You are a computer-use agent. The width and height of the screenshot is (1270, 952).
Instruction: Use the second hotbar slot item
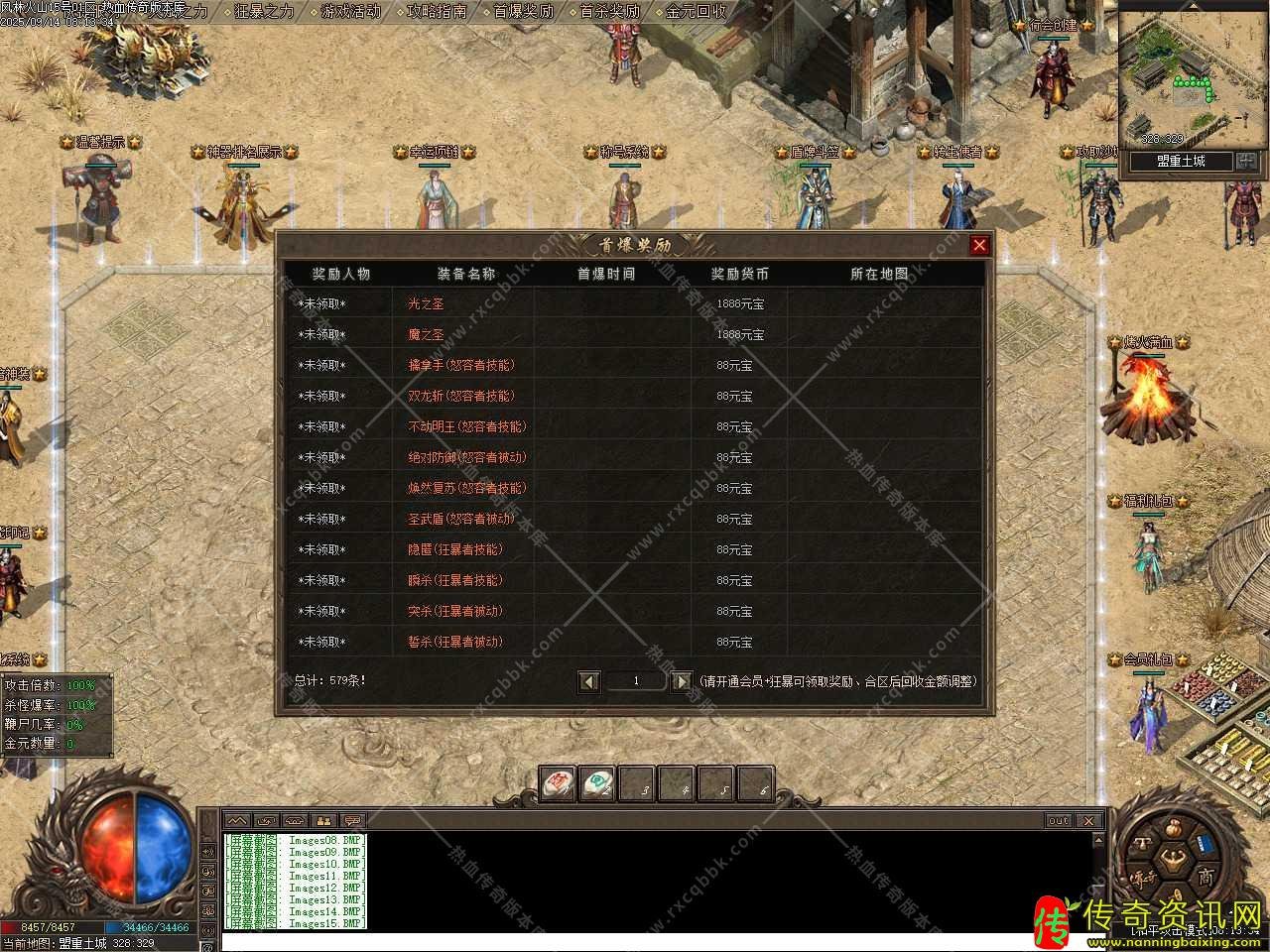coord(597,783)
